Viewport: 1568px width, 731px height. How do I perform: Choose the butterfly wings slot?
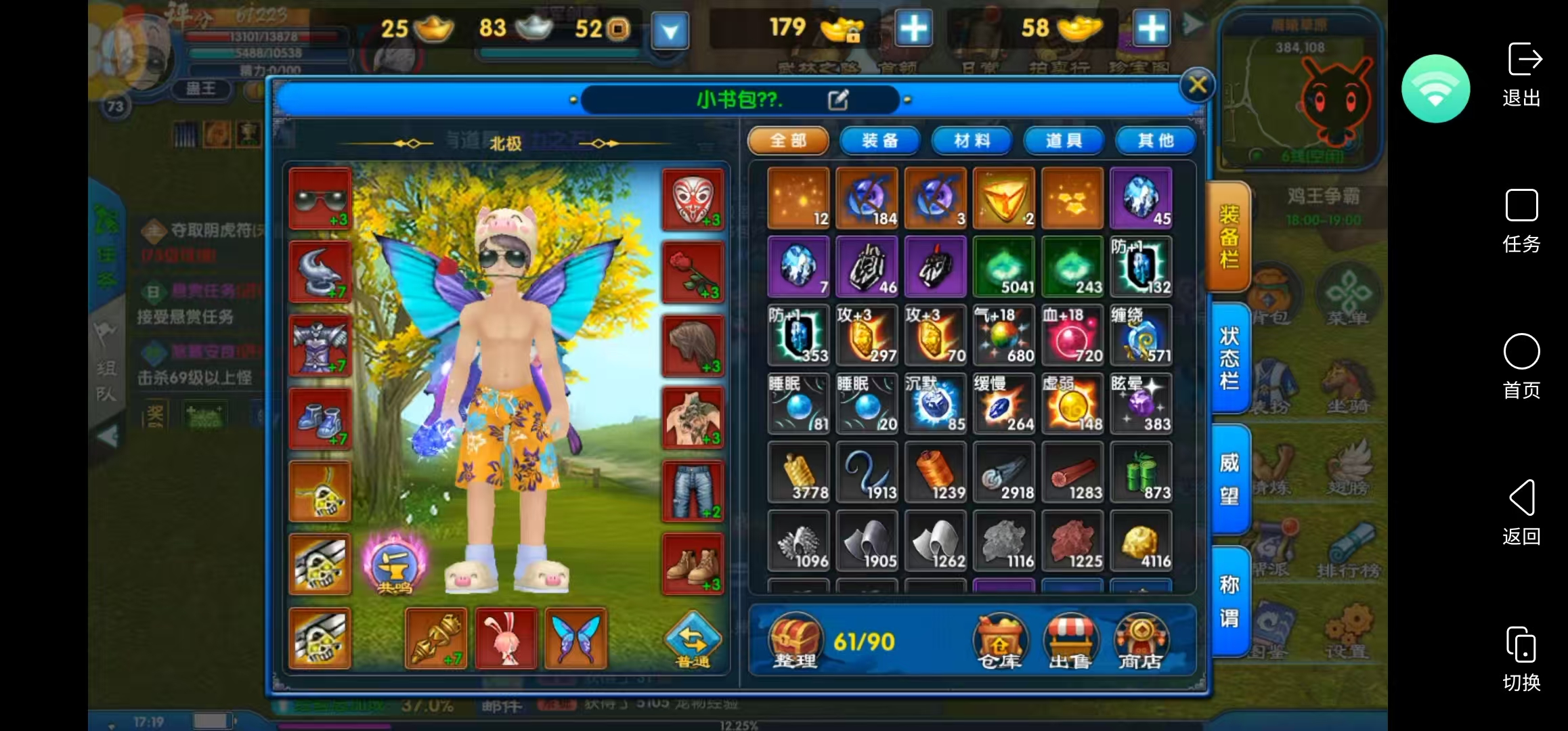pos(575,638)
